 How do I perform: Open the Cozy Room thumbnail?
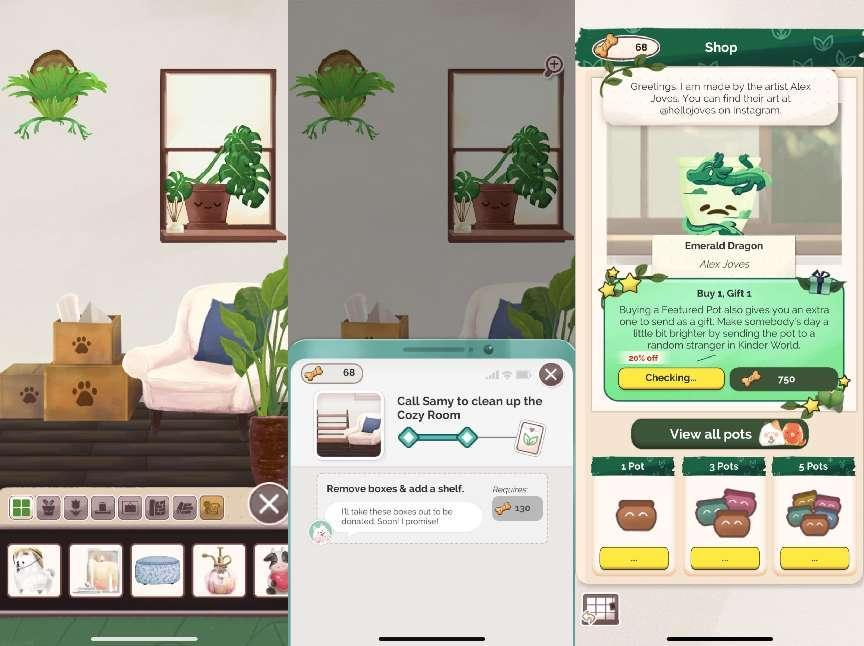pos(349,424)
